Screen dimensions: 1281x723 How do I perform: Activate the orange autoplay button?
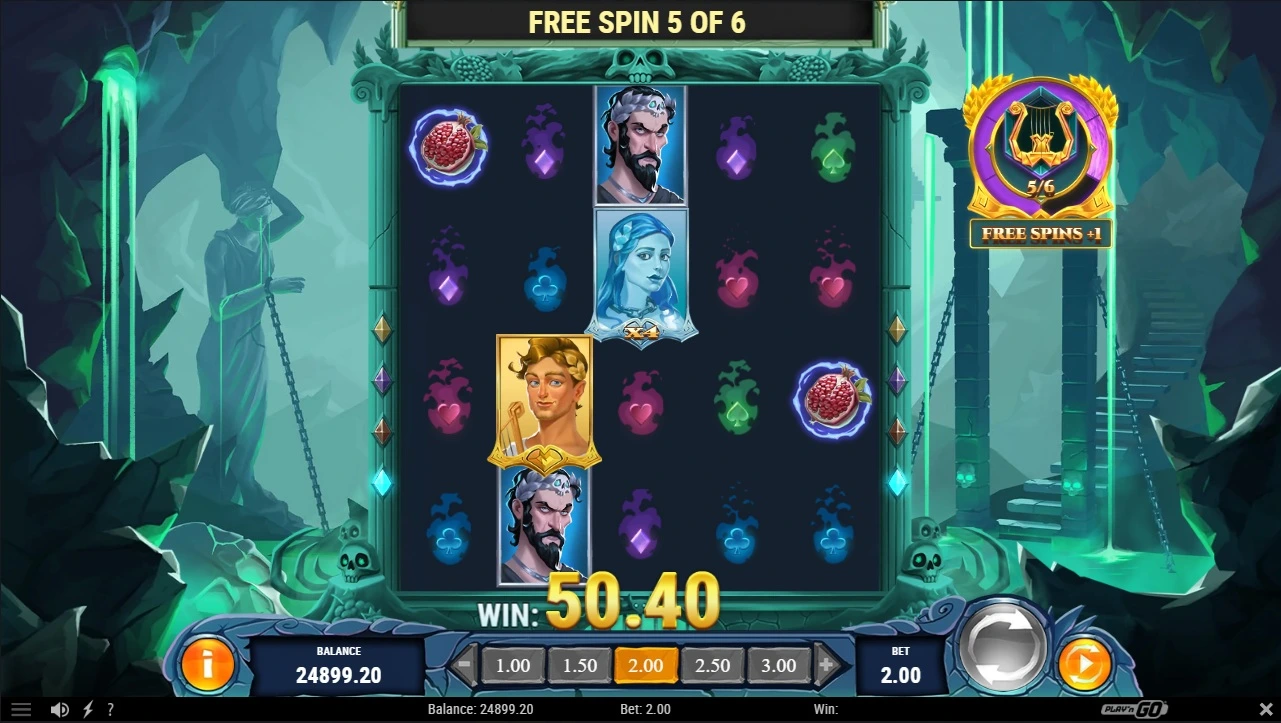coord(1084,663)
